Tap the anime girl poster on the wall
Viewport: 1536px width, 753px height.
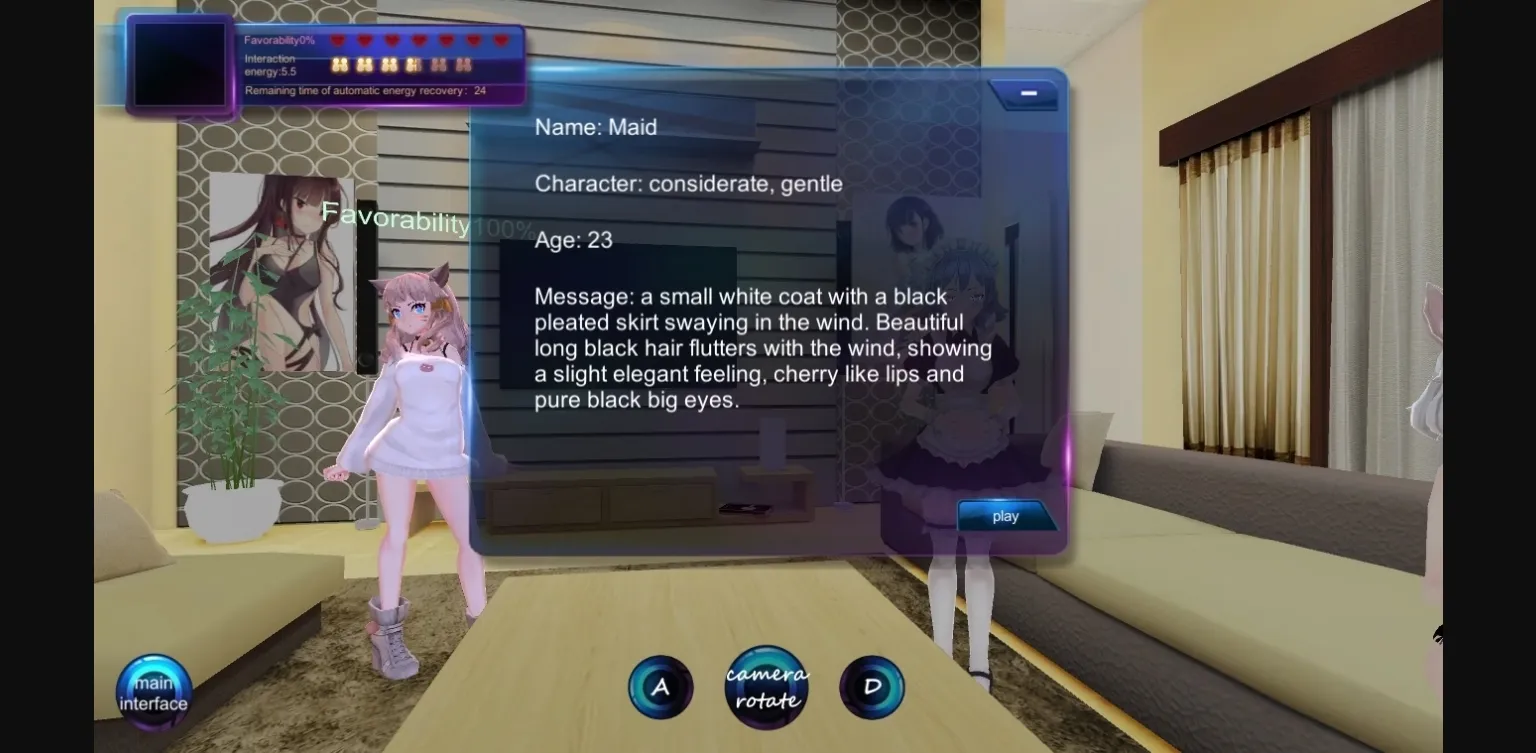click(282, 277)
